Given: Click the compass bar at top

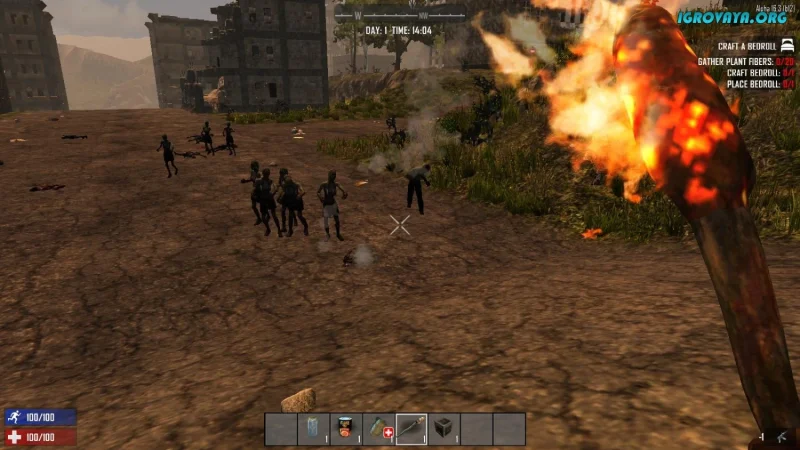Looking at the screenshot, I should (x=400, y=15).
